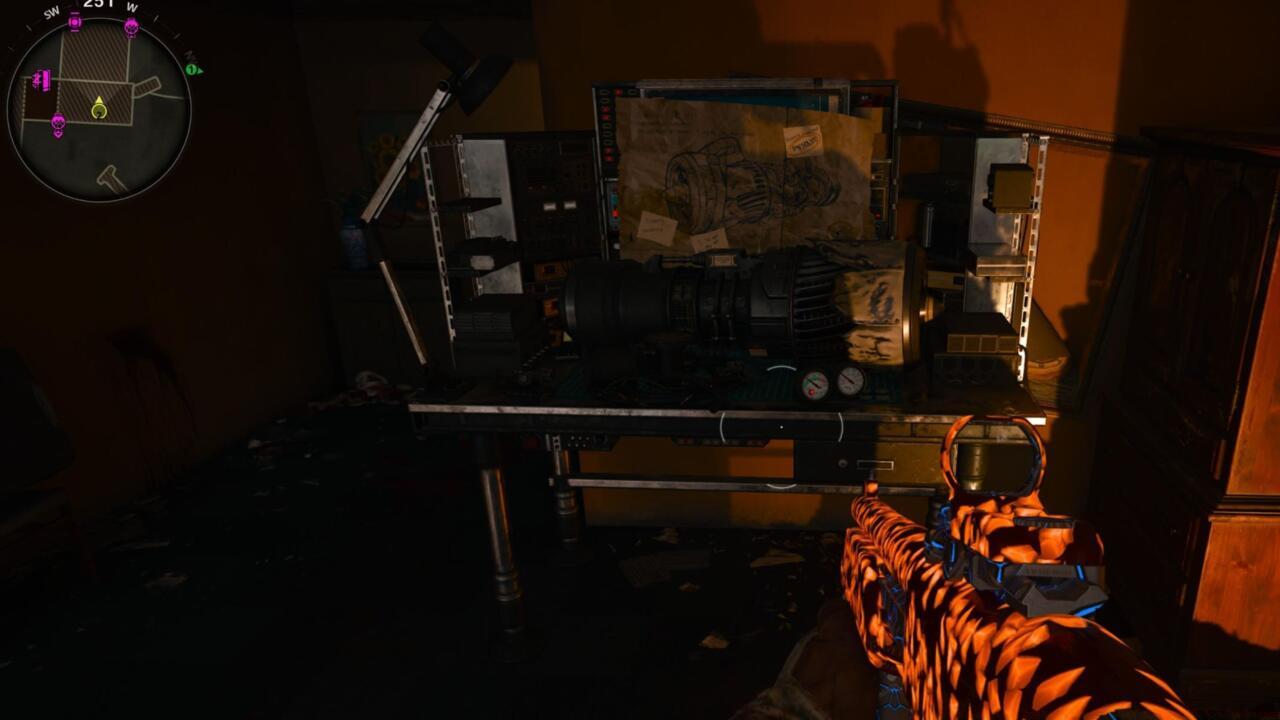Expand the smaller interaction ring near the gauges
1280x720 pixels.
click(x=781, y=368)
